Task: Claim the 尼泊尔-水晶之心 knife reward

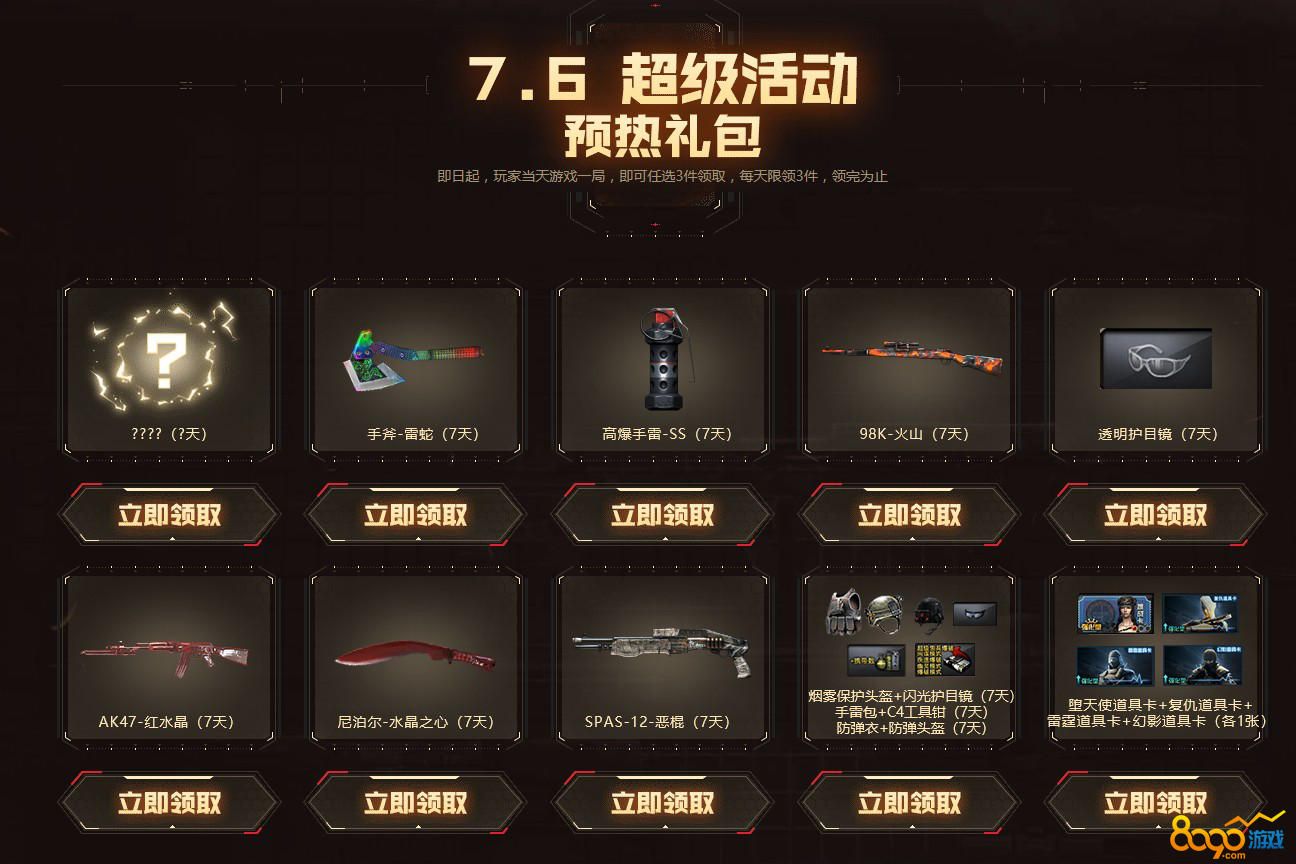Action: [415, 803]
